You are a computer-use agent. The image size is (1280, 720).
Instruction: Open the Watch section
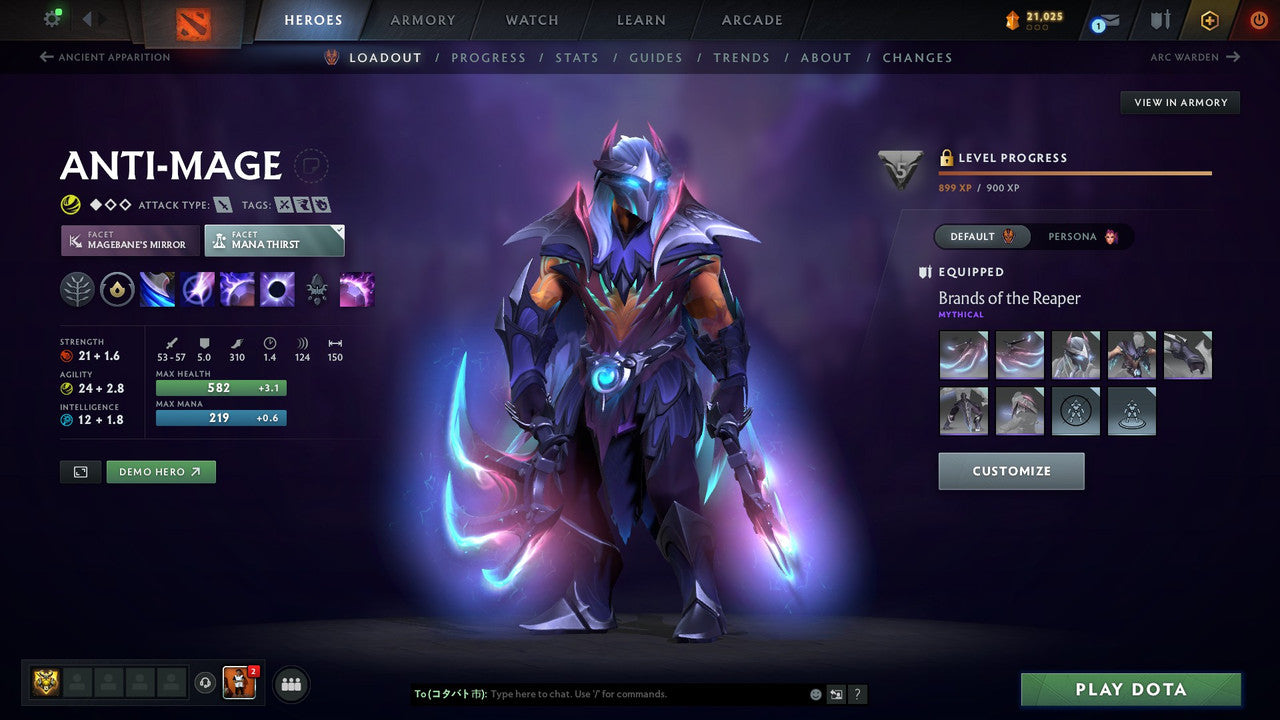click(x=531, y=20)
